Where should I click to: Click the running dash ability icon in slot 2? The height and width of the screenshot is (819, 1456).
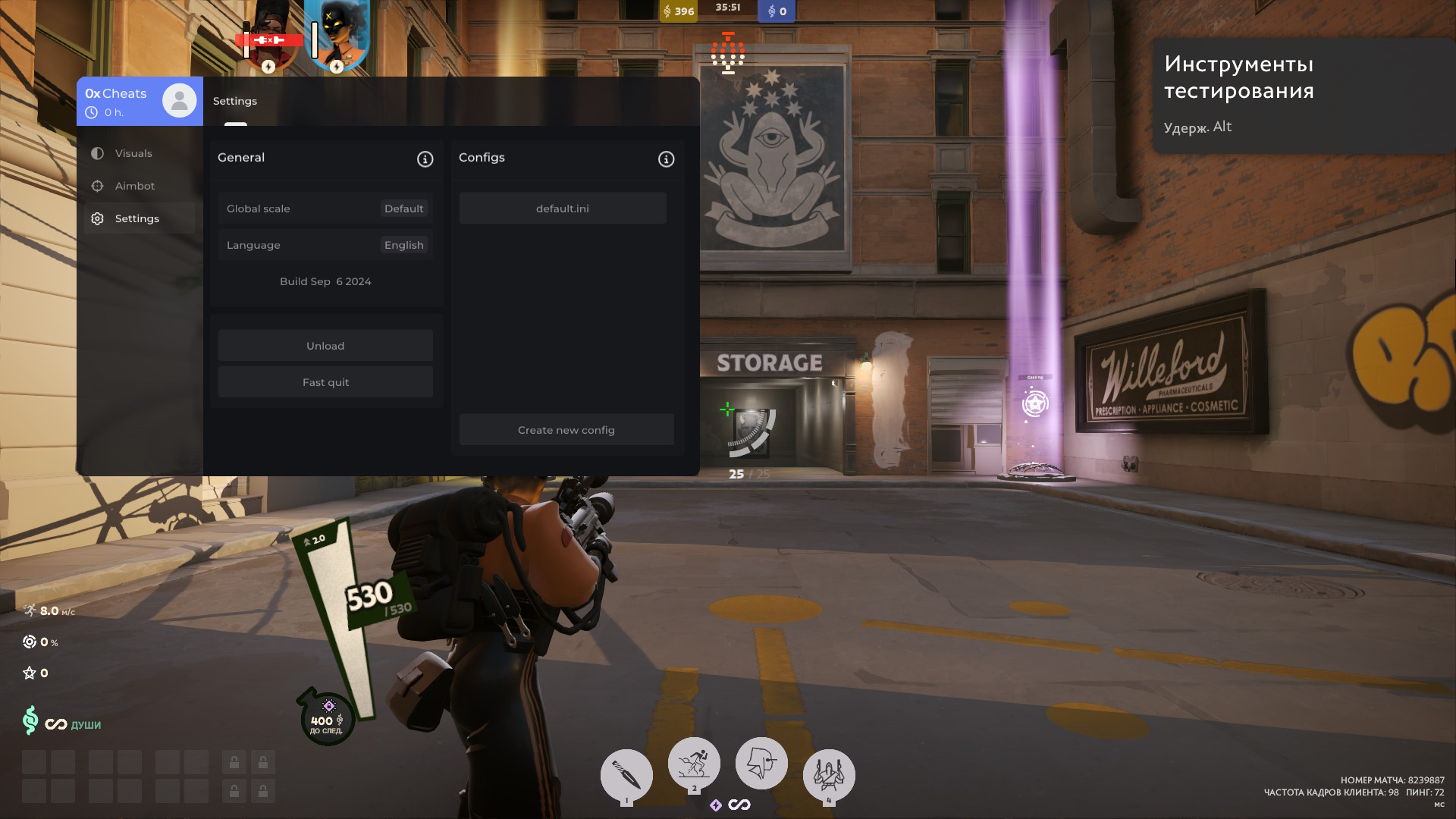[694, 763]
